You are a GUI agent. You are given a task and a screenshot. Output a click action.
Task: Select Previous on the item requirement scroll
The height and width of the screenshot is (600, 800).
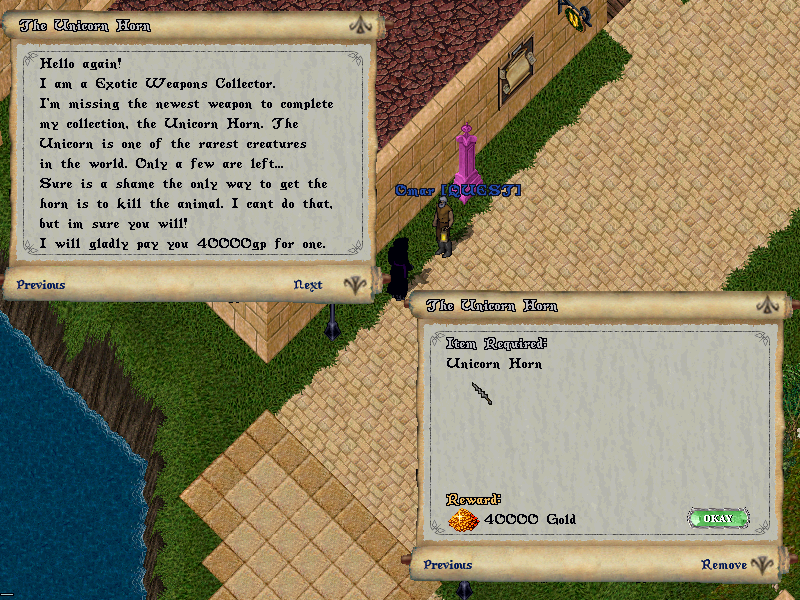[447, 565]
